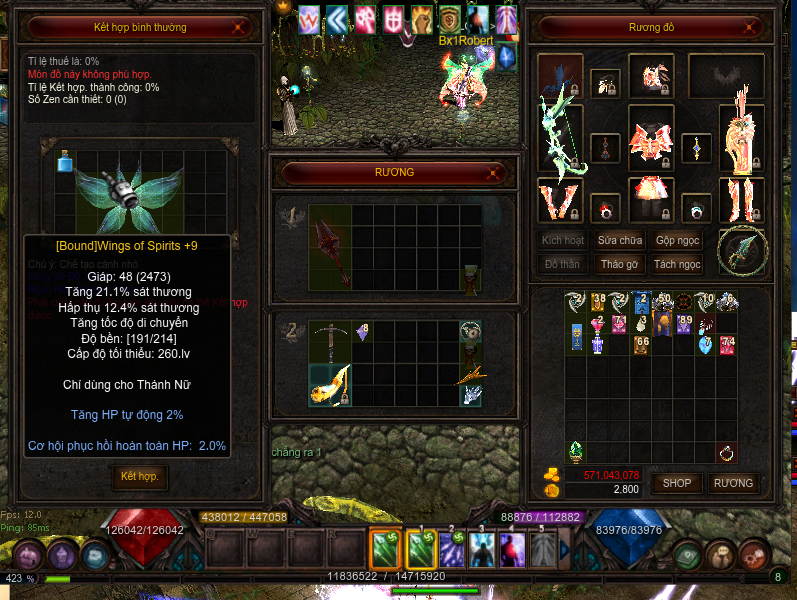Select the Tách ngọc button
The width and height of the screenshot is (797, 600).
click(x=677, y=265)
